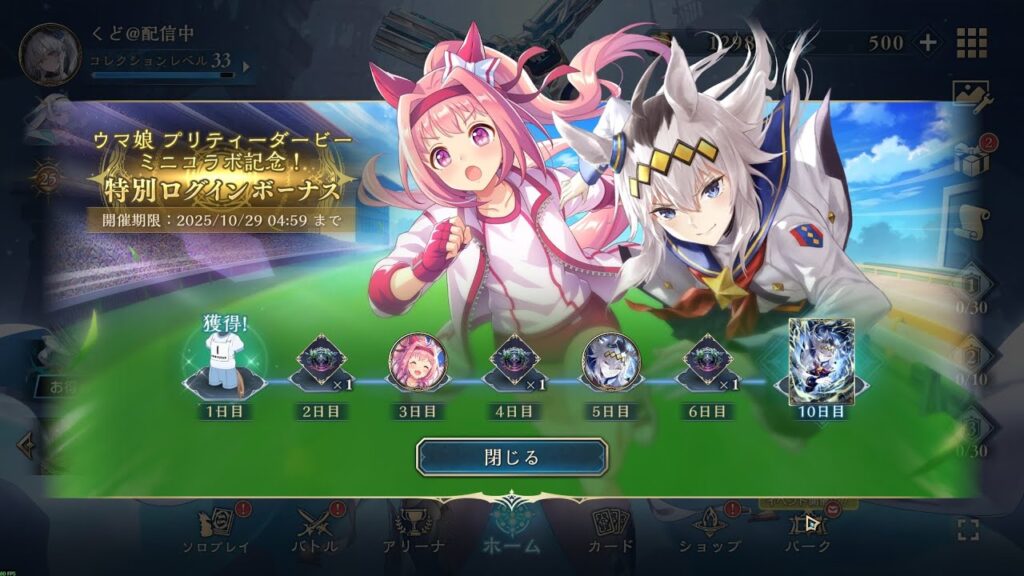Image resolution: width=1024 pixels, height=576 pixels.
Task: Open the カード tab
Action: tap(610, 531)
